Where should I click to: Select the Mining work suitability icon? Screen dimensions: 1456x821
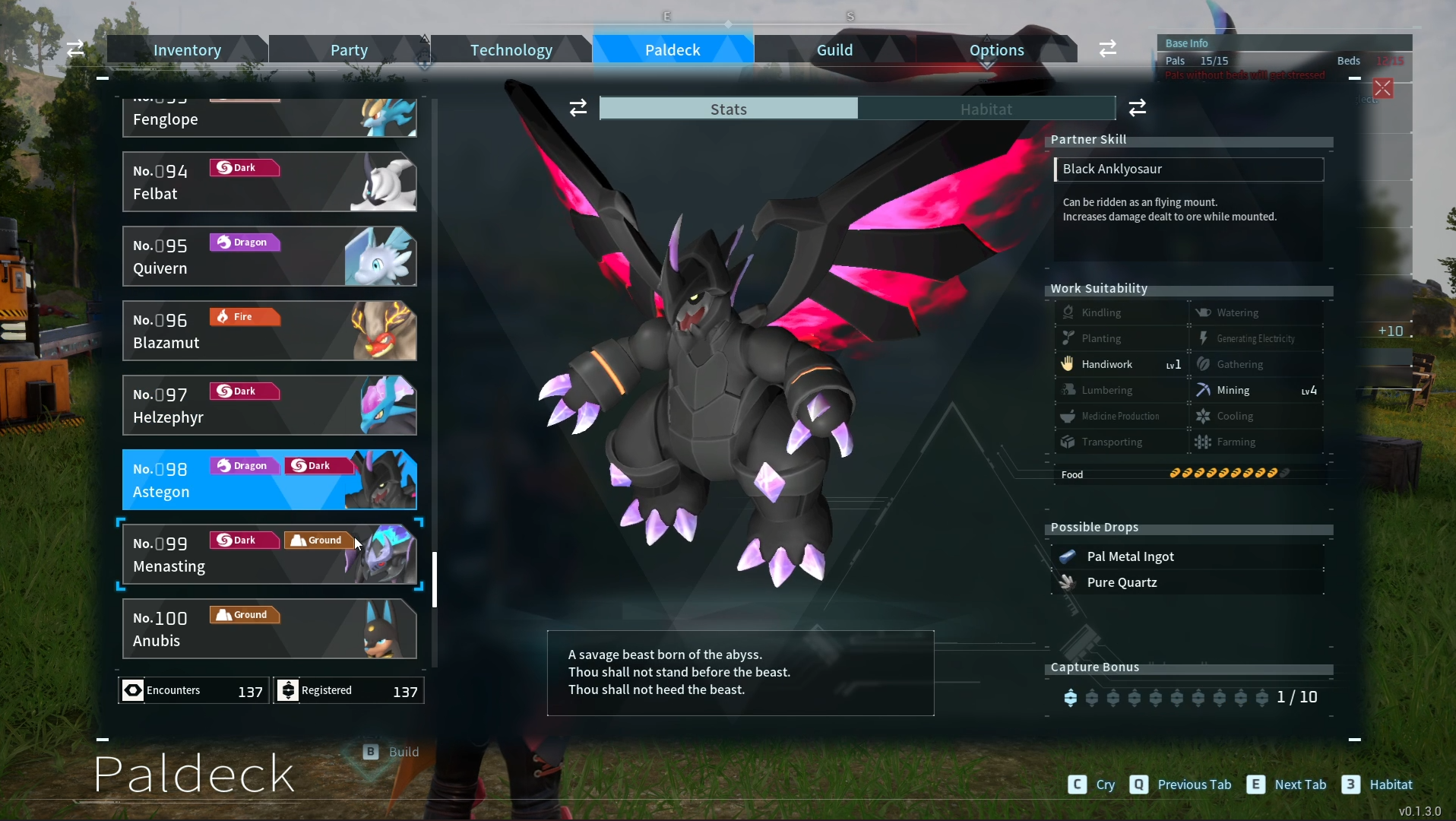[1204, 390]
